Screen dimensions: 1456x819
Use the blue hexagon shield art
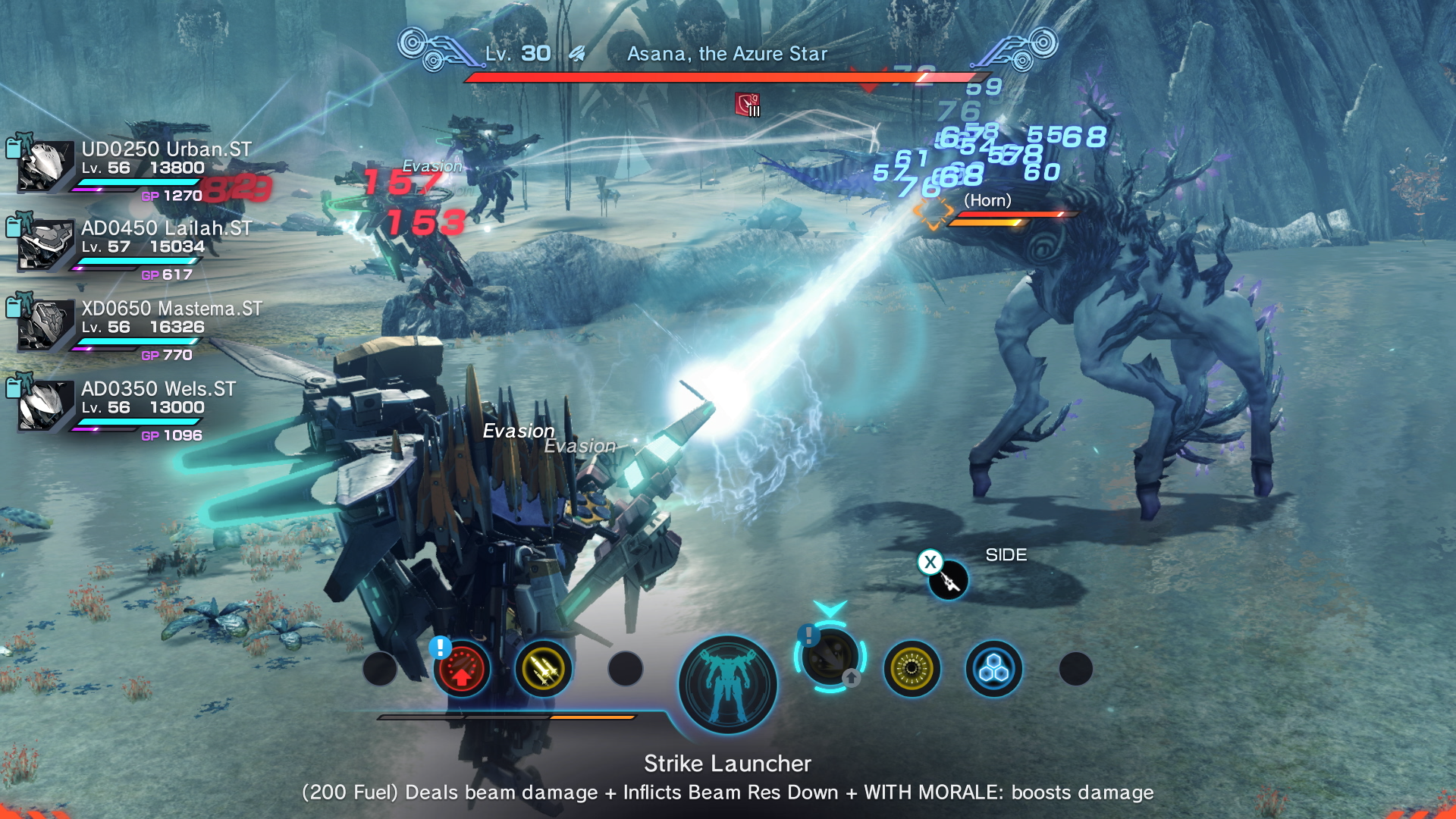(x=993, y=669)
